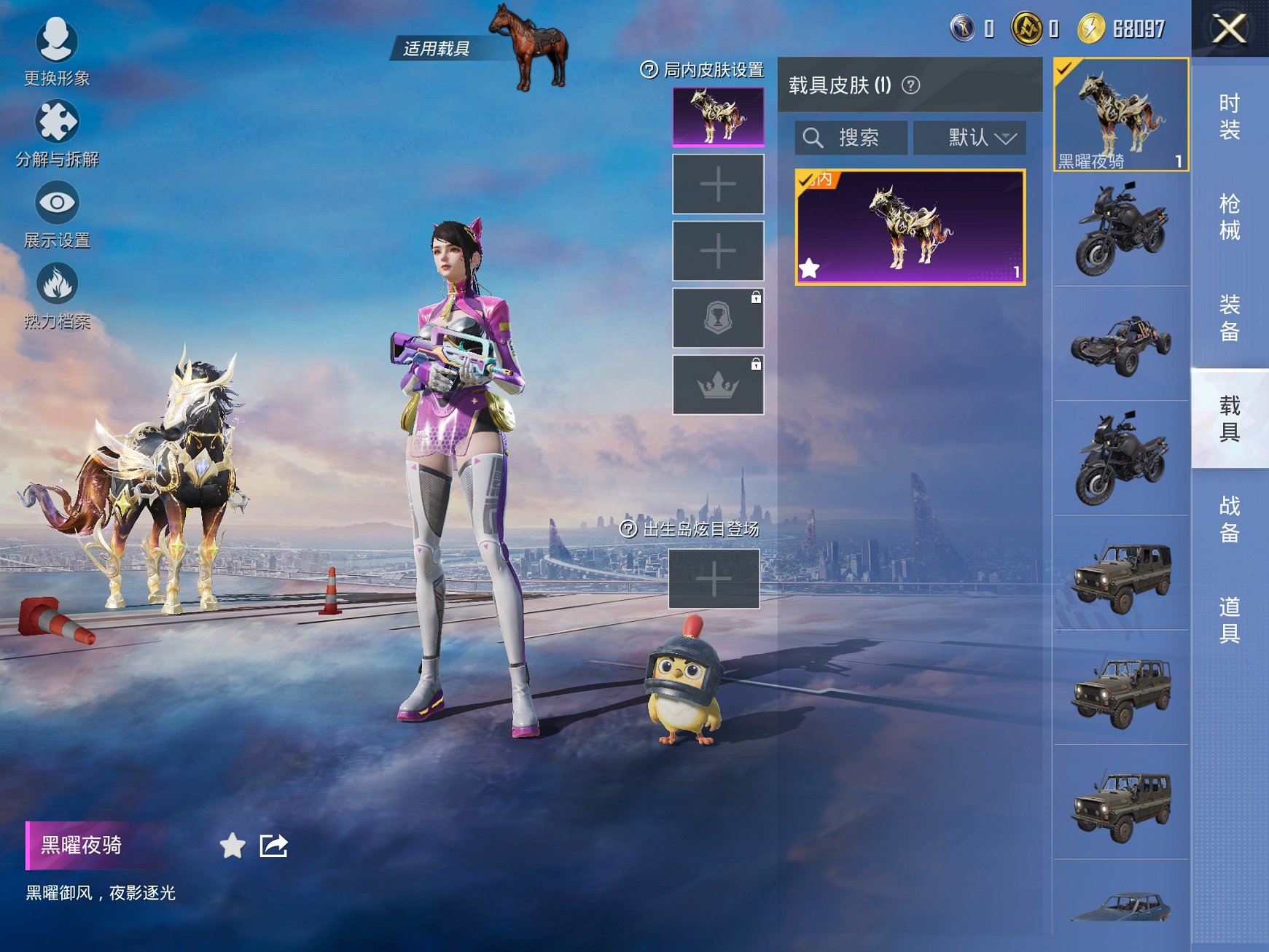Screen dimensions: 1269x952
Task: Switch to the 时装 tab
Action: (x=1229, y=117)
